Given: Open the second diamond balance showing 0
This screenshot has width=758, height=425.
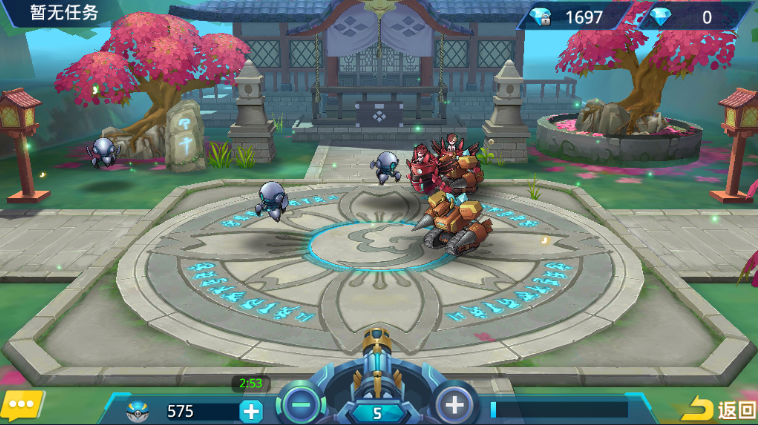Looking at the screenshot, I should click(692, 16).
